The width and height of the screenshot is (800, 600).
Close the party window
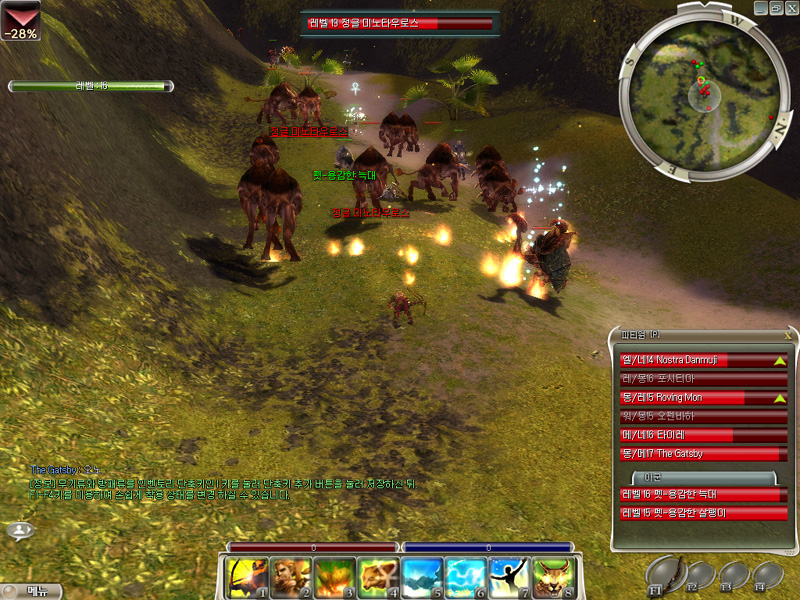[x=788, y=335]
